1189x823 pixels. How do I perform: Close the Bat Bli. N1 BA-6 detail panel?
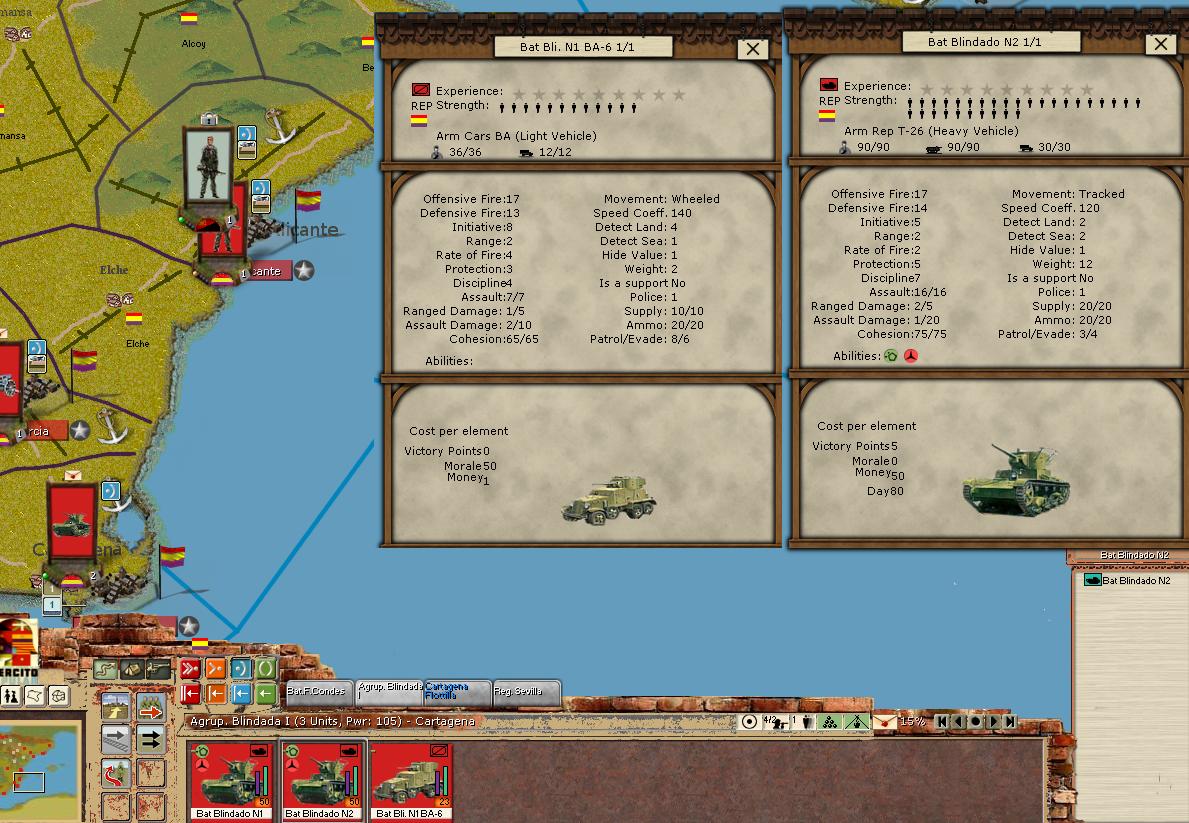752,49
